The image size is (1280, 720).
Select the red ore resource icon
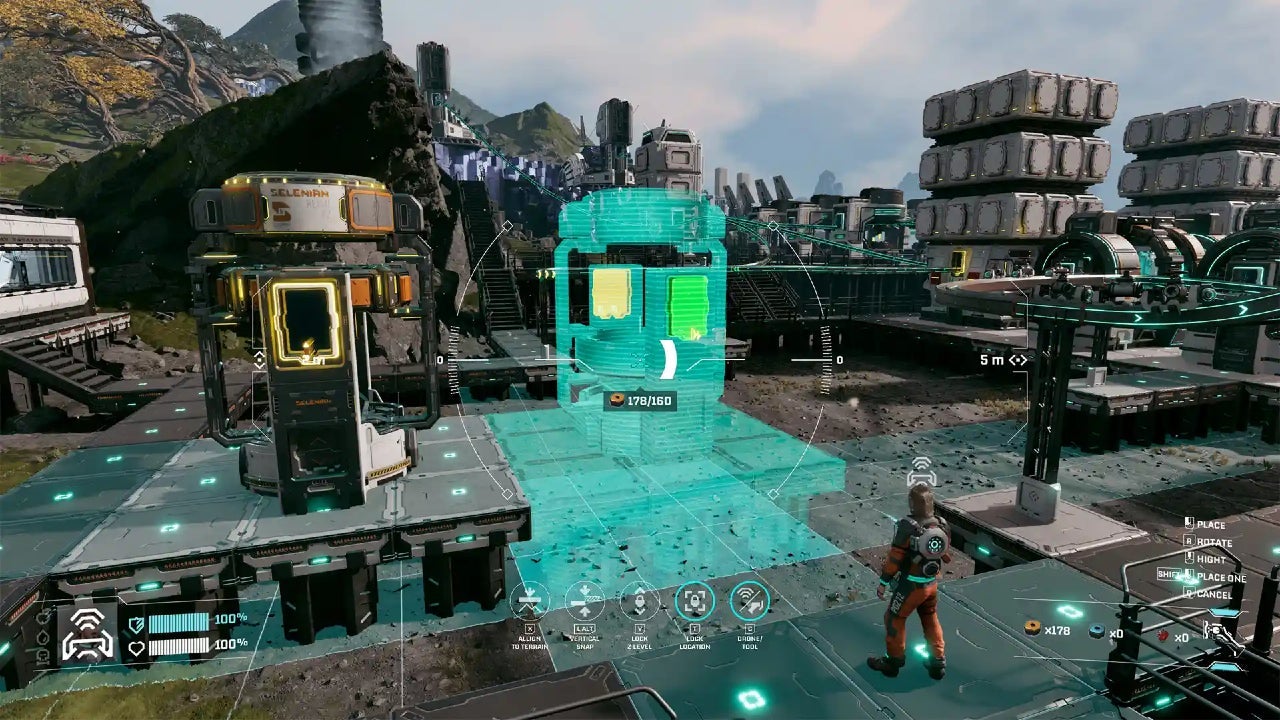pyautogui.click(x=1163, y=634)
